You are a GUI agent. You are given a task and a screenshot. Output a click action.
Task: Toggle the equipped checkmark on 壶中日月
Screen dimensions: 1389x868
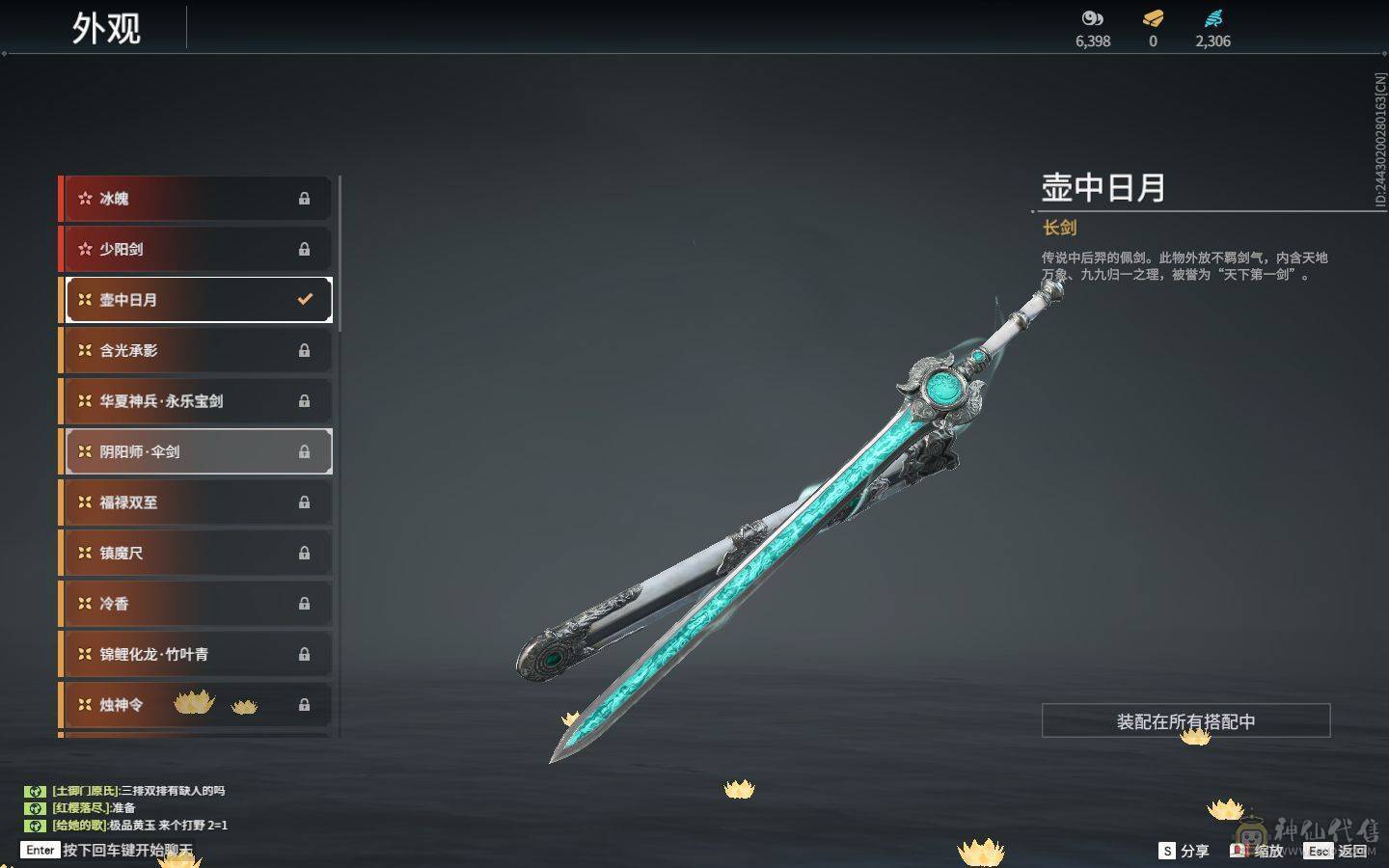click(x=305, y=299)
